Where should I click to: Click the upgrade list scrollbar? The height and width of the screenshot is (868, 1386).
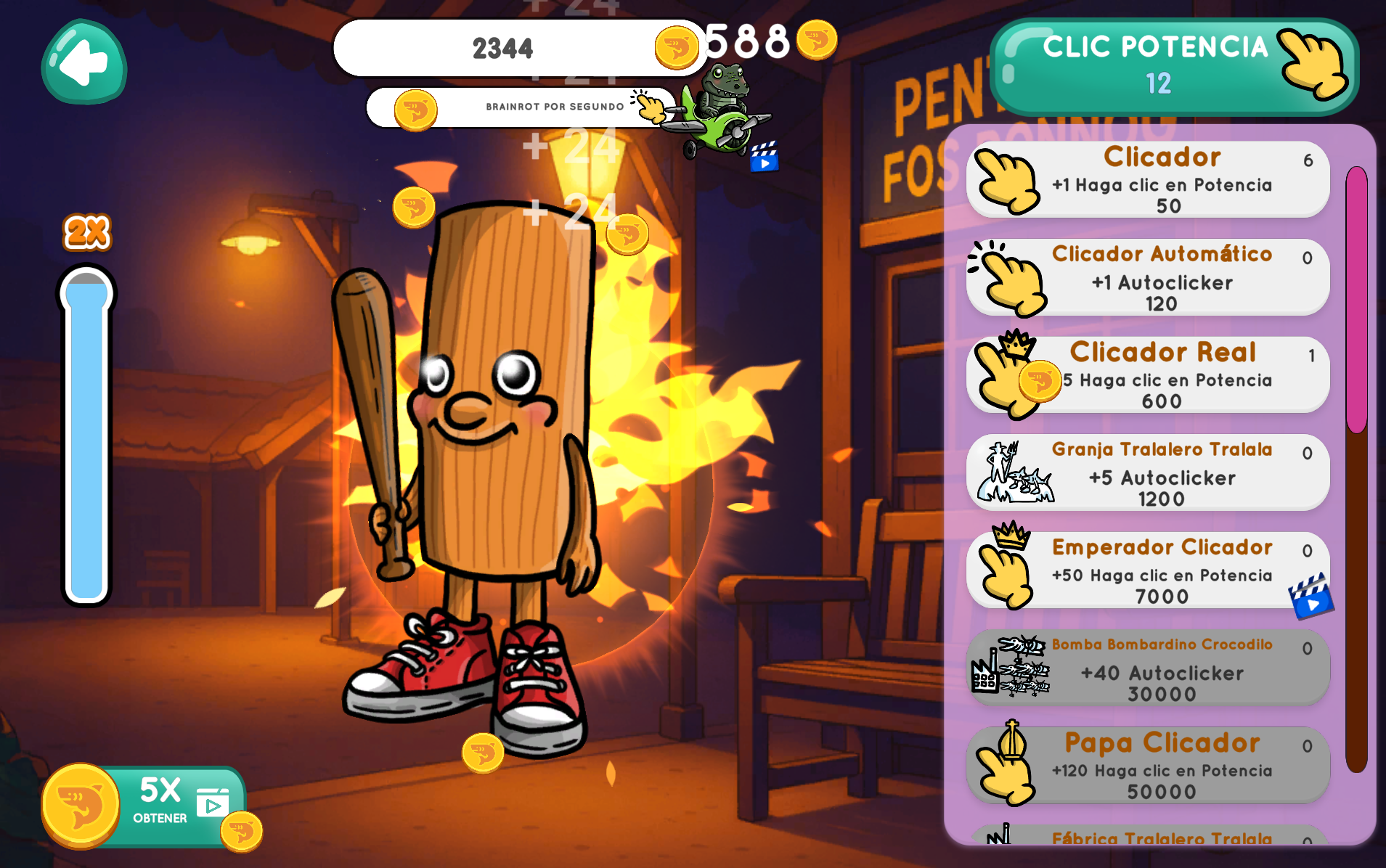[1356, 468]
